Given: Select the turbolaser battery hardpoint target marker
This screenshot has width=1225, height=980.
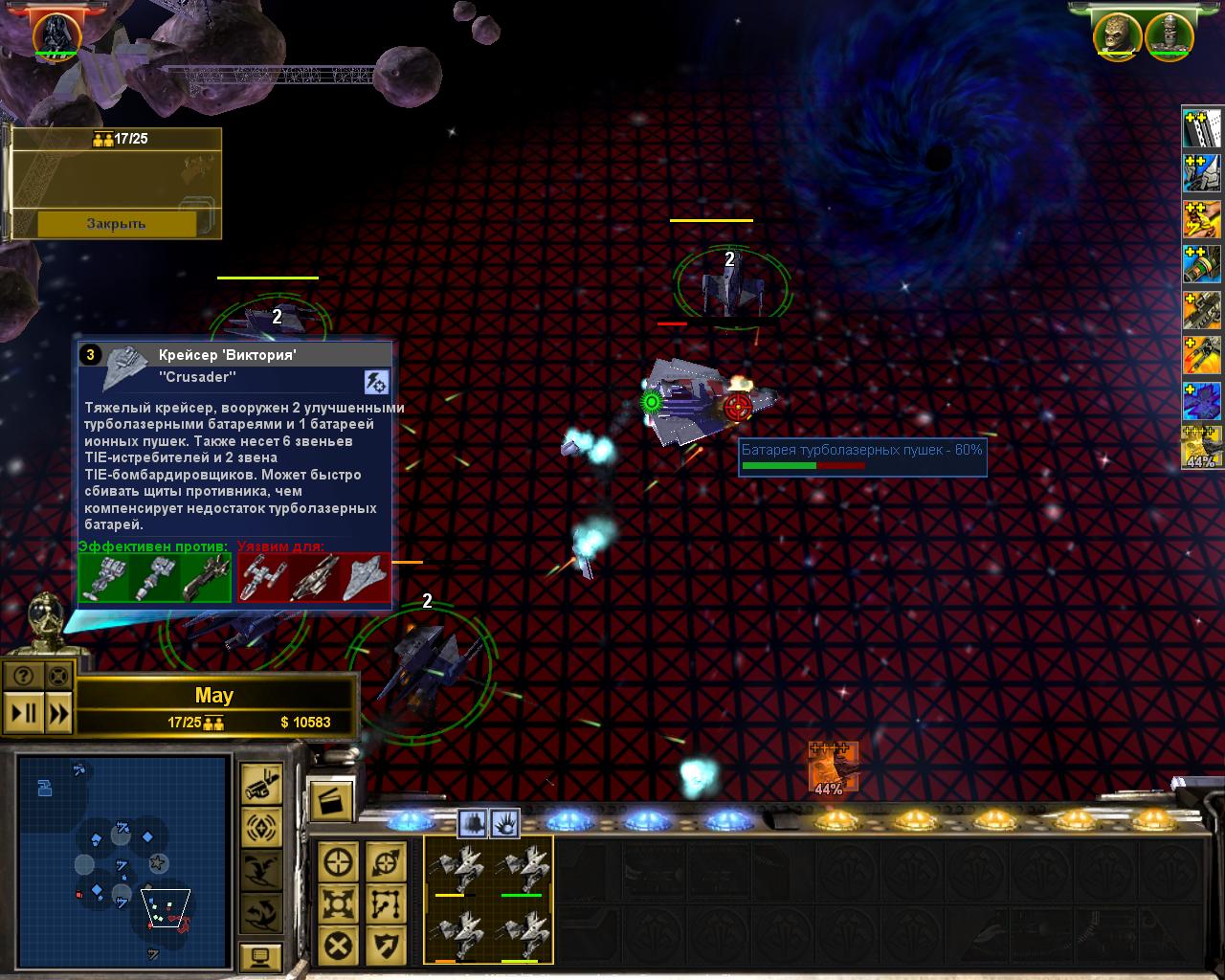Looking at the screenshot, I should click(736, 407).
